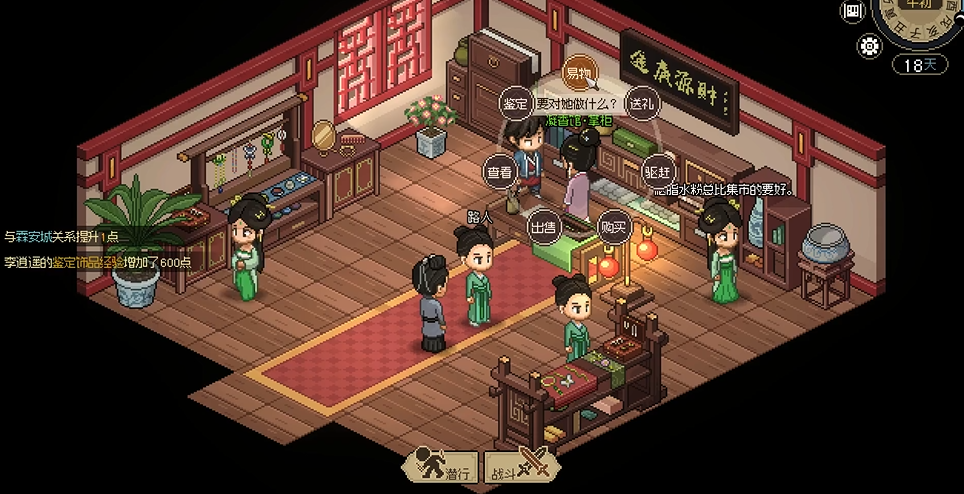Choose 驱赶 to drive her away

658,172
